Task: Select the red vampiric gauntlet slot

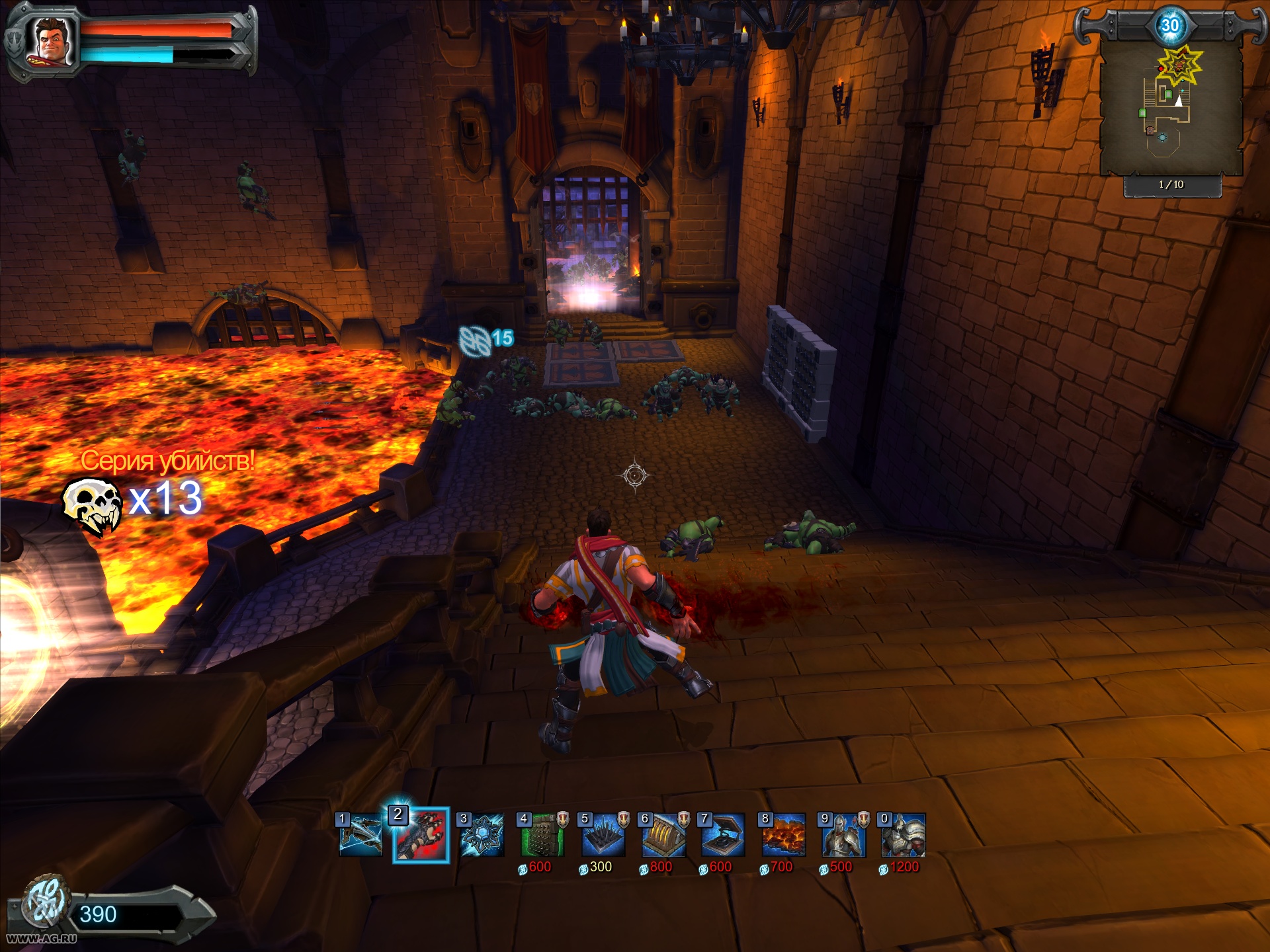Action: pyautogui.click(x=421, y=836)
